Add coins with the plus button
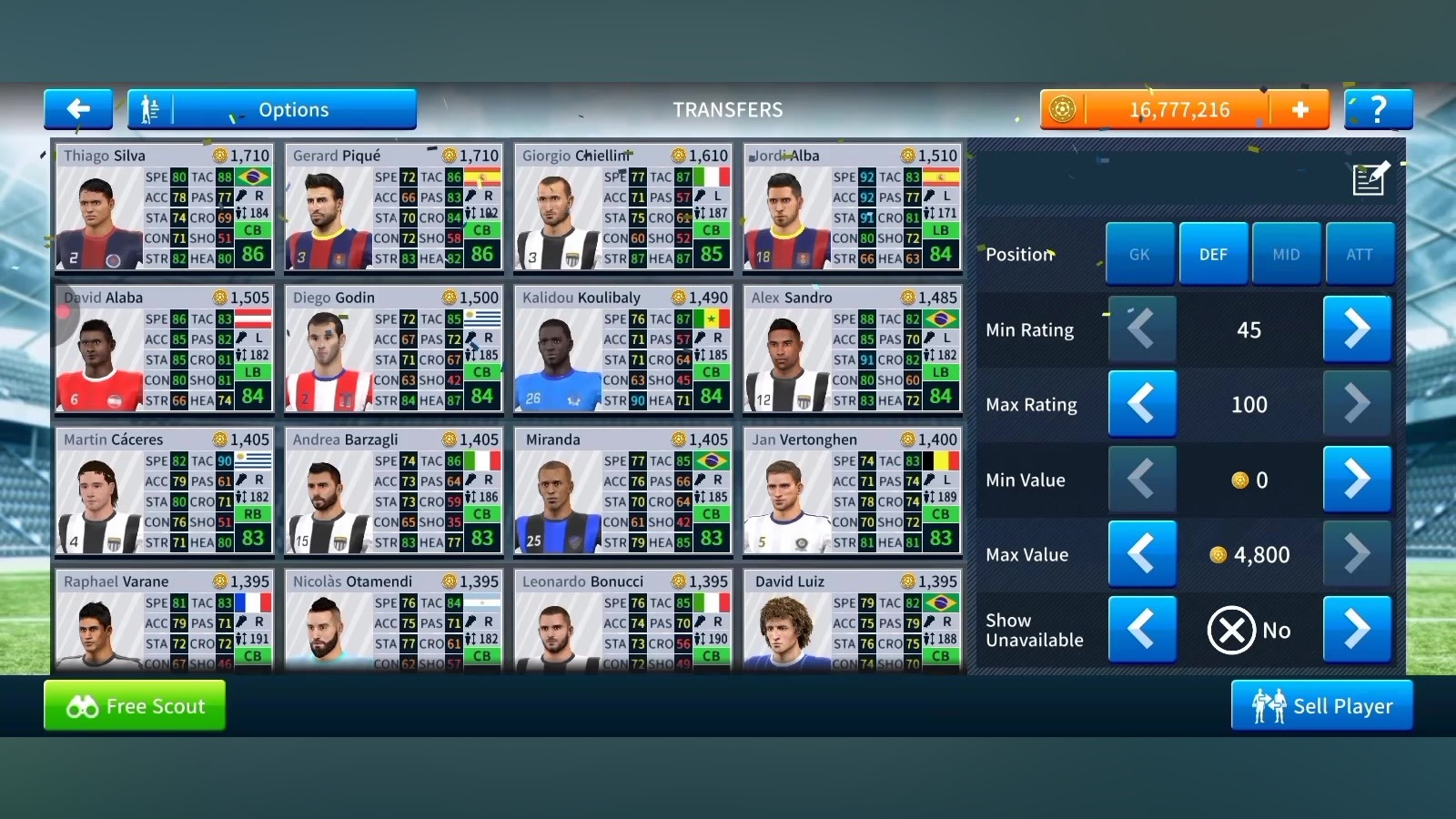This screenshot has width=1456, height=819. click(1299, 109)
